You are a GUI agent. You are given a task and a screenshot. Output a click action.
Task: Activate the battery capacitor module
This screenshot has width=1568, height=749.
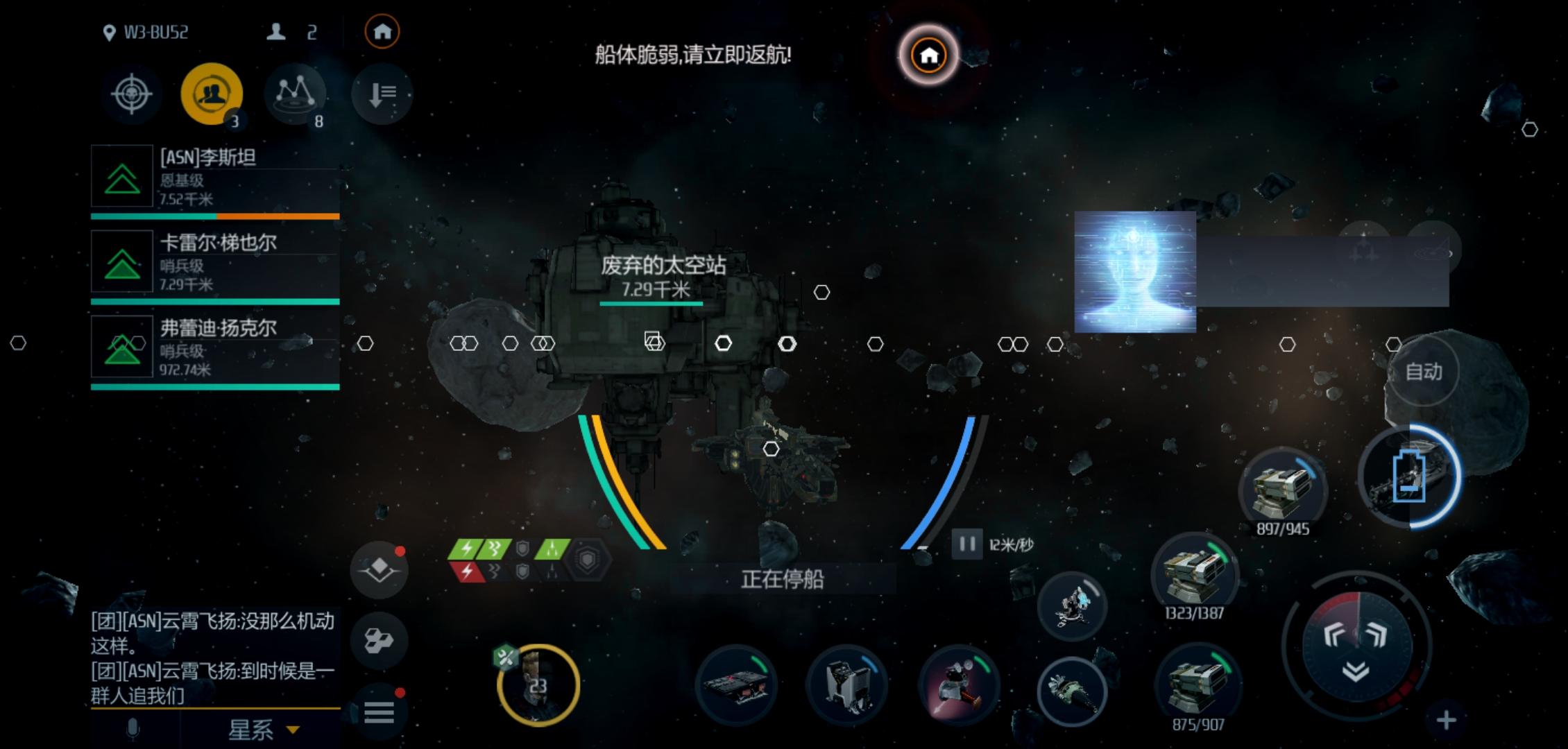[1410, 476]
